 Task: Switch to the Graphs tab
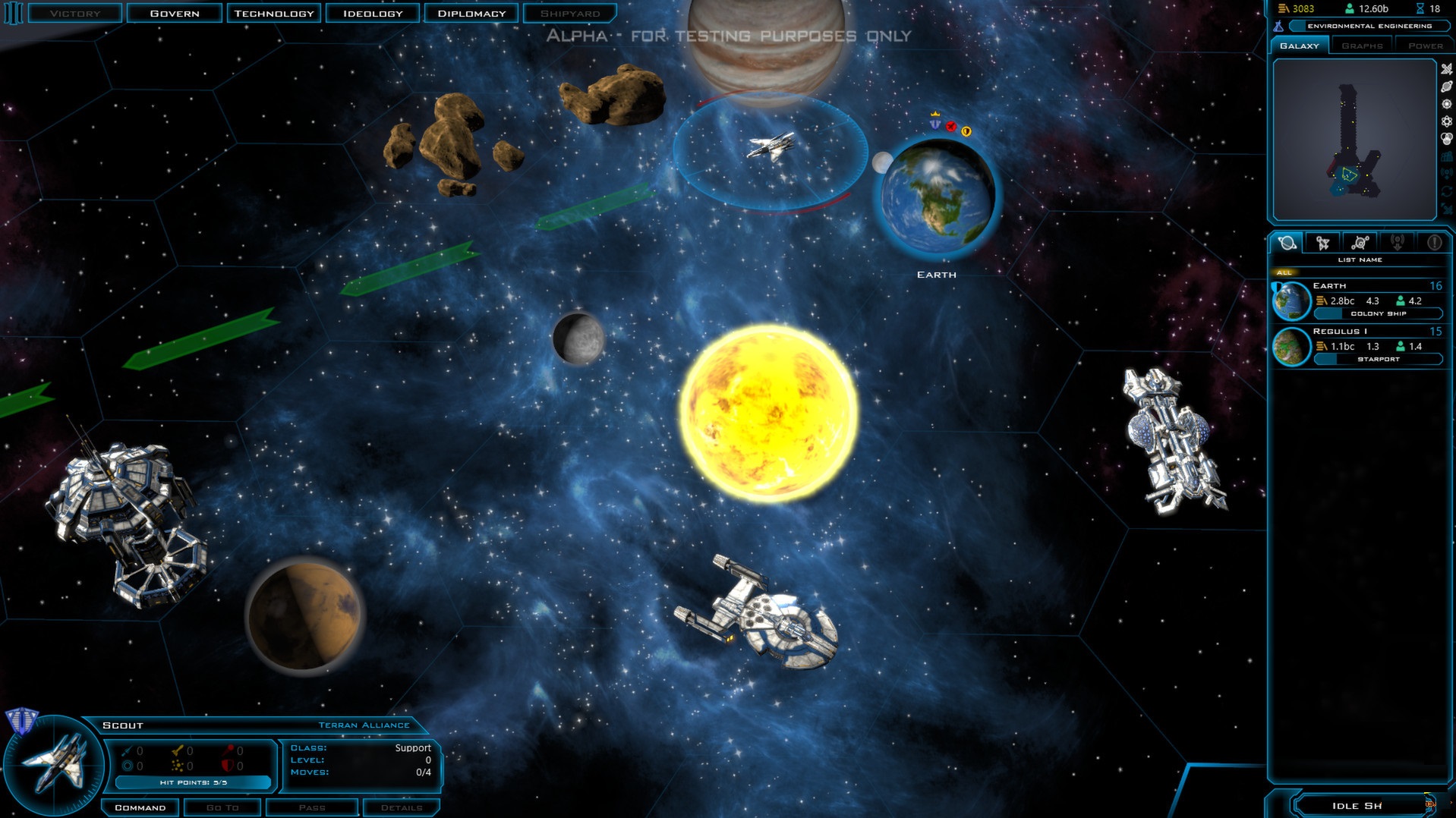(x=1362, y=46)
